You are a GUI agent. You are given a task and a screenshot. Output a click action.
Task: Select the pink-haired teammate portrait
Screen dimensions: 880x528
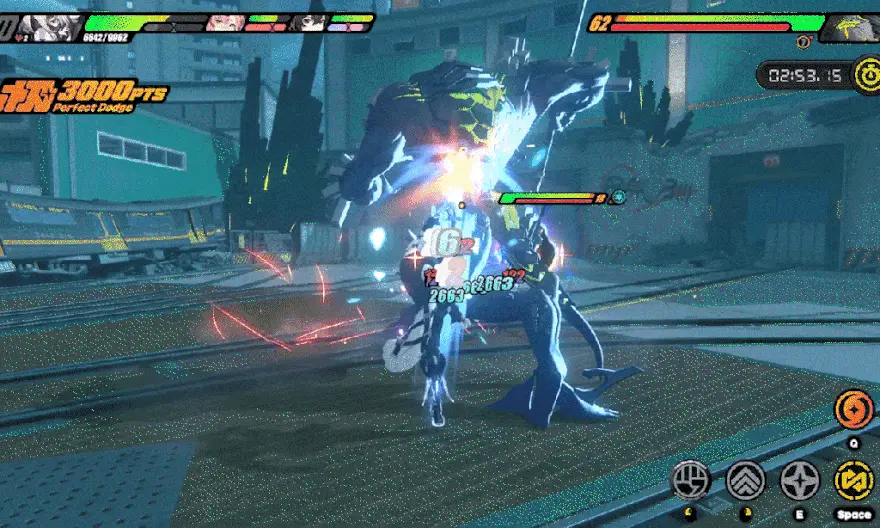click(224, 22)
